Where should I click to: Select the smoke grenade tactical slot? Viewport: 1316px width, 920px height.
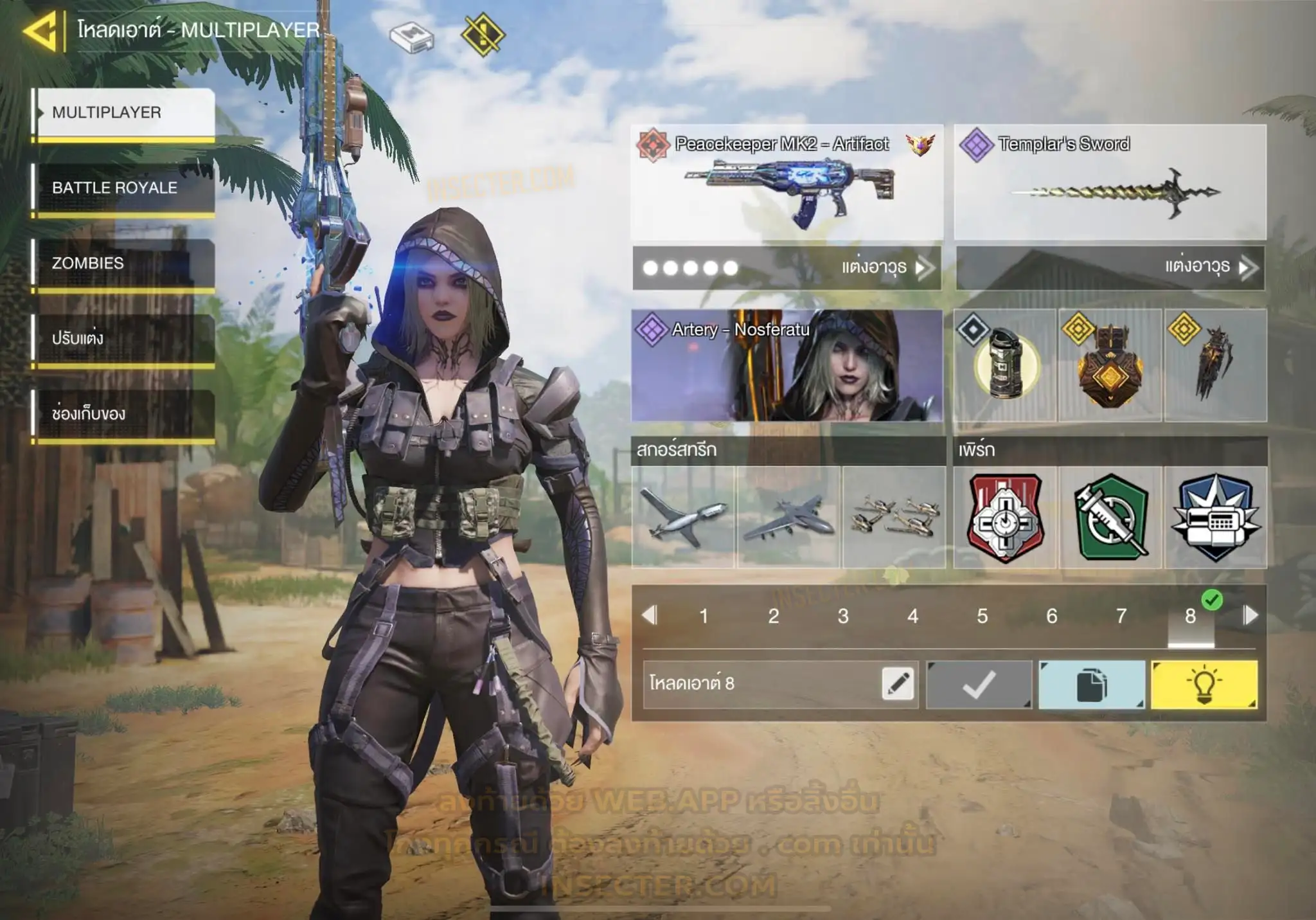pyautogui.click(x=1005, y=365)
